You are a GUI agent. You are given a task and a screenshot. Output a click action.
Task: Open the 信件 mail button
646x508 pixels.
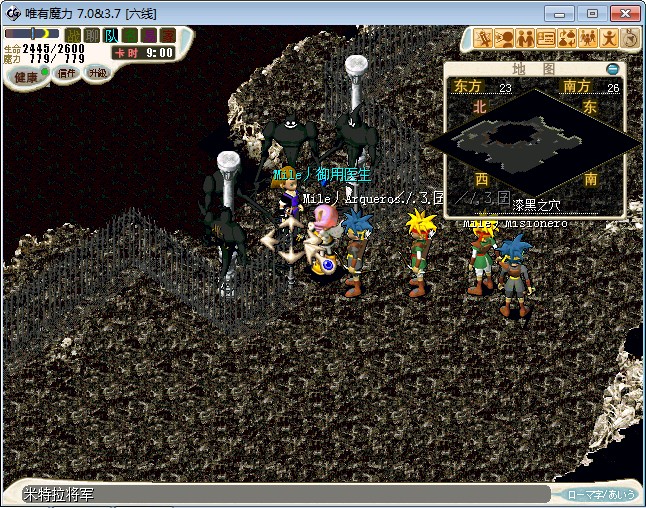pos(67,74)
